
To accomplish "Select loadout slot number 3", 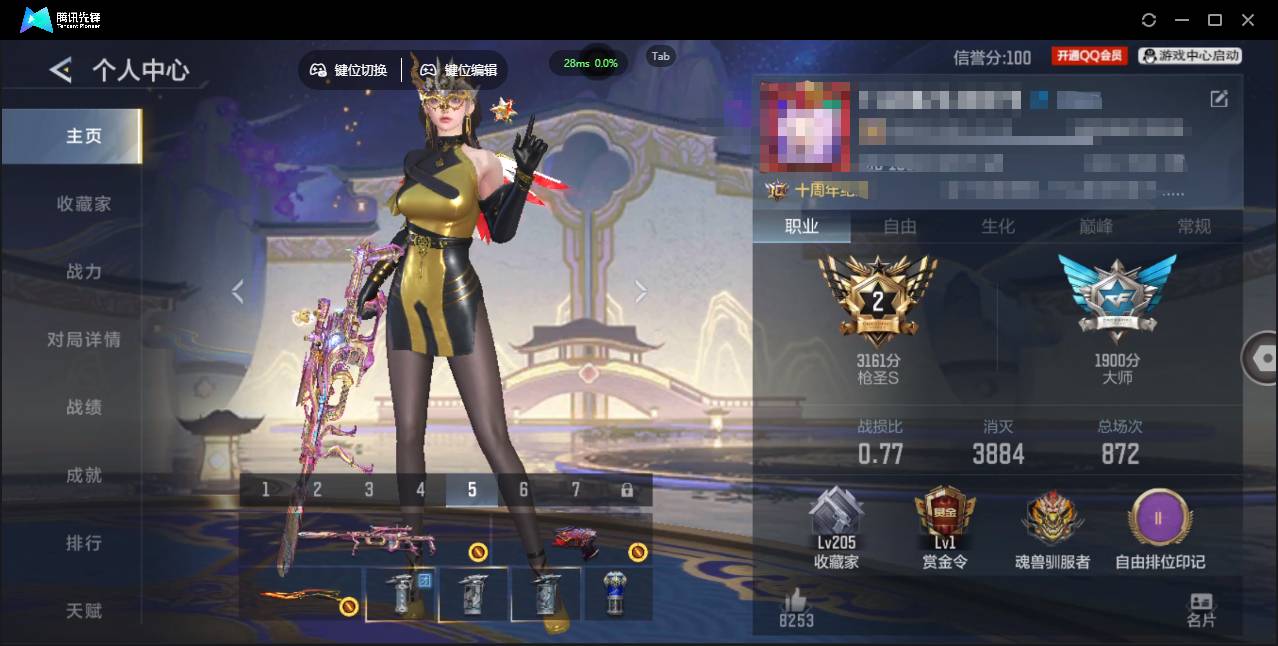I will coord(369,490).
